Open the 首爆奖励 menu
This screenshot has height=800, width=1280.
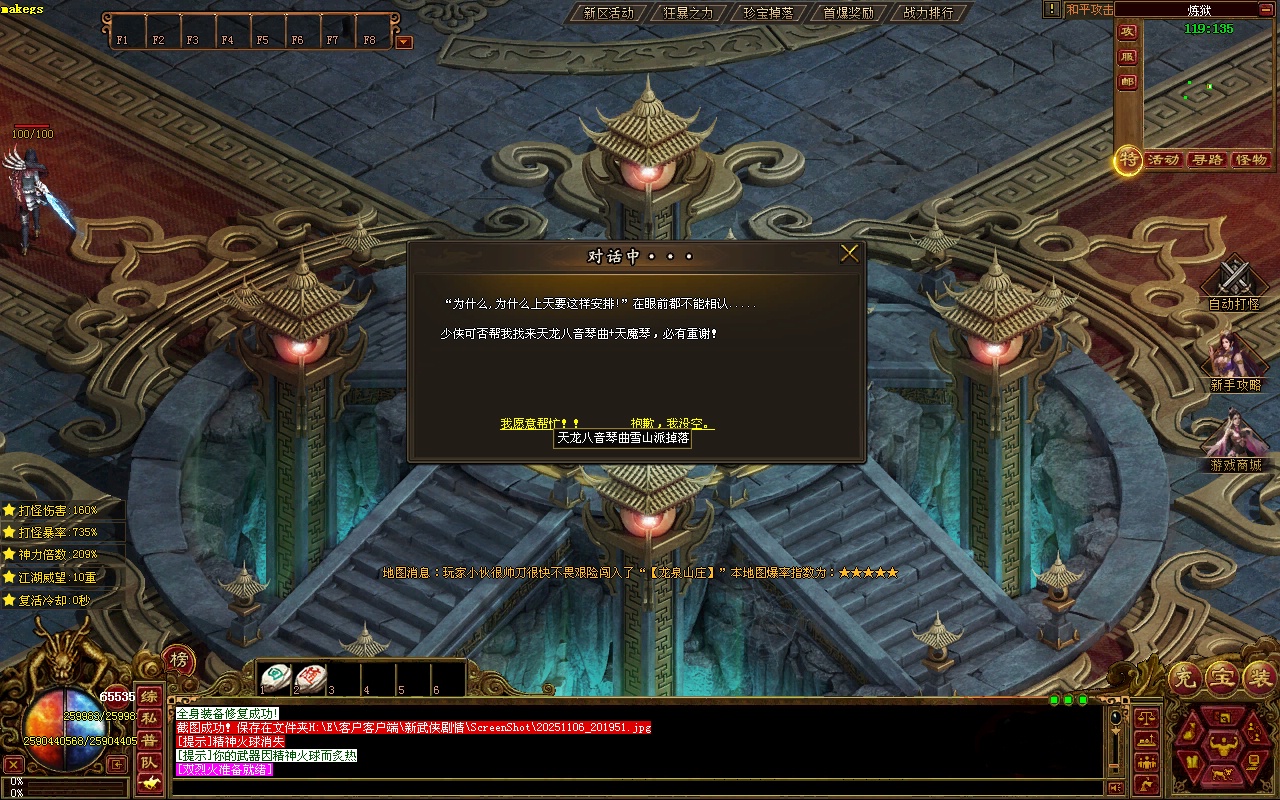coord(848,13)
